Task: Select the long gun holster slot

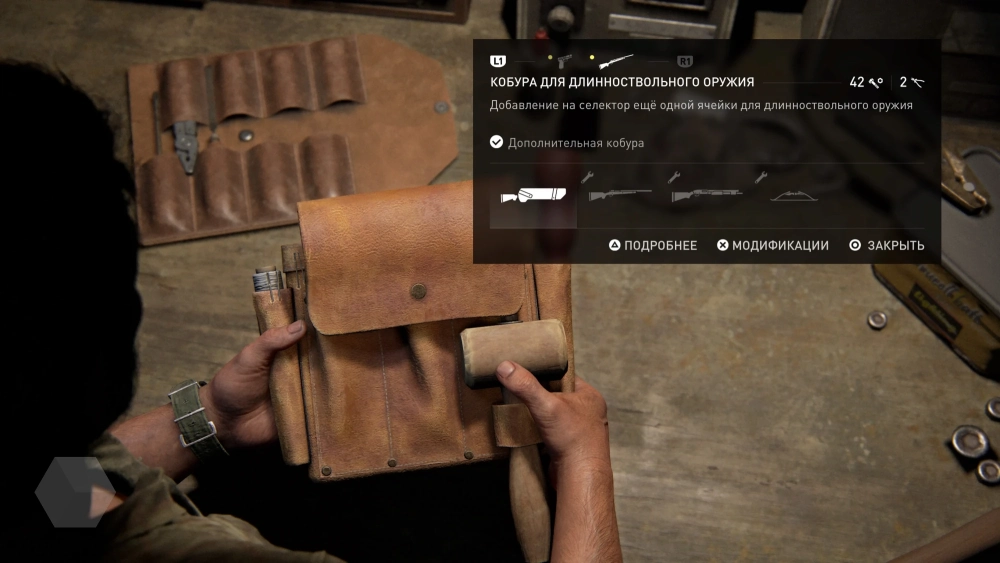Action: coord(533,196)
